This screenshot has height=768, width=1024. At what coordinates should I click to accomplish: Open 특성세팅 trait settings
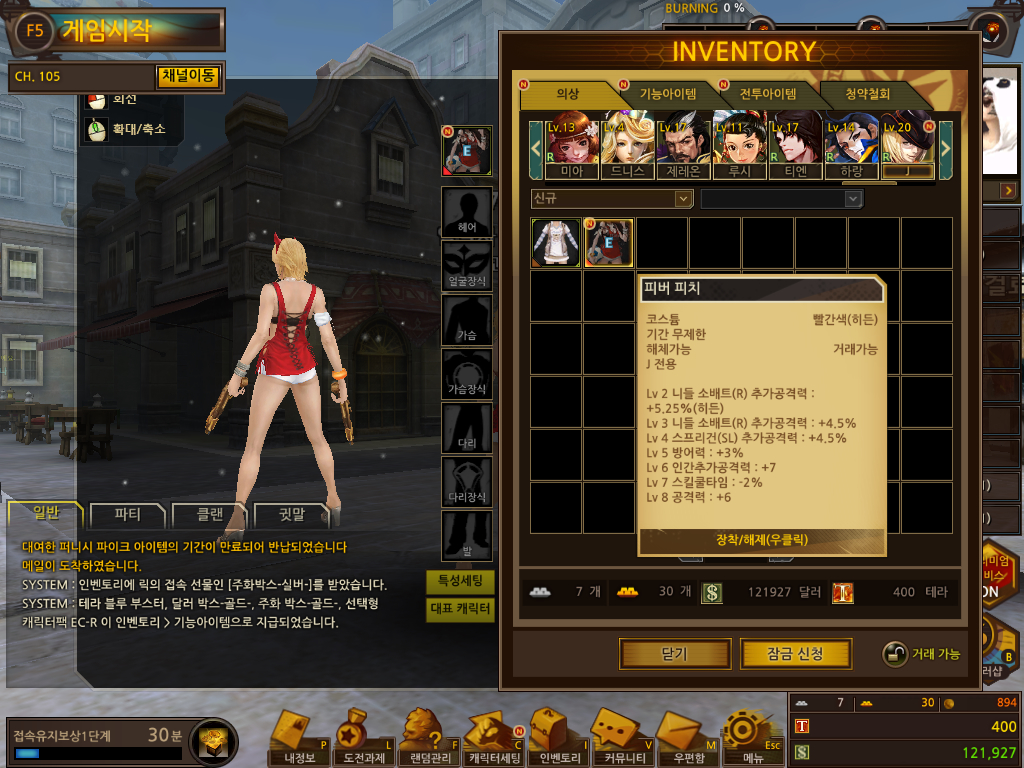click(x=460, y=581)
